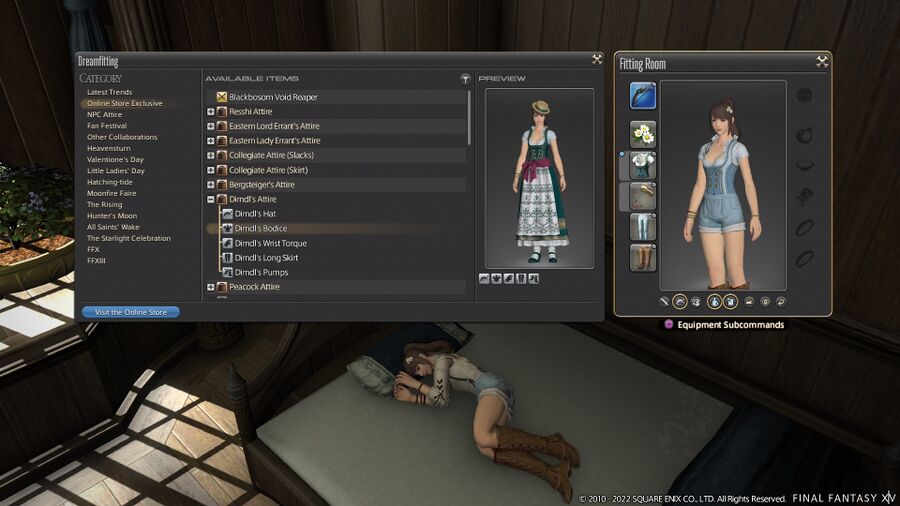Close the Dreamfitting window
The image size is (900, 506).
(x=597, y=60)
